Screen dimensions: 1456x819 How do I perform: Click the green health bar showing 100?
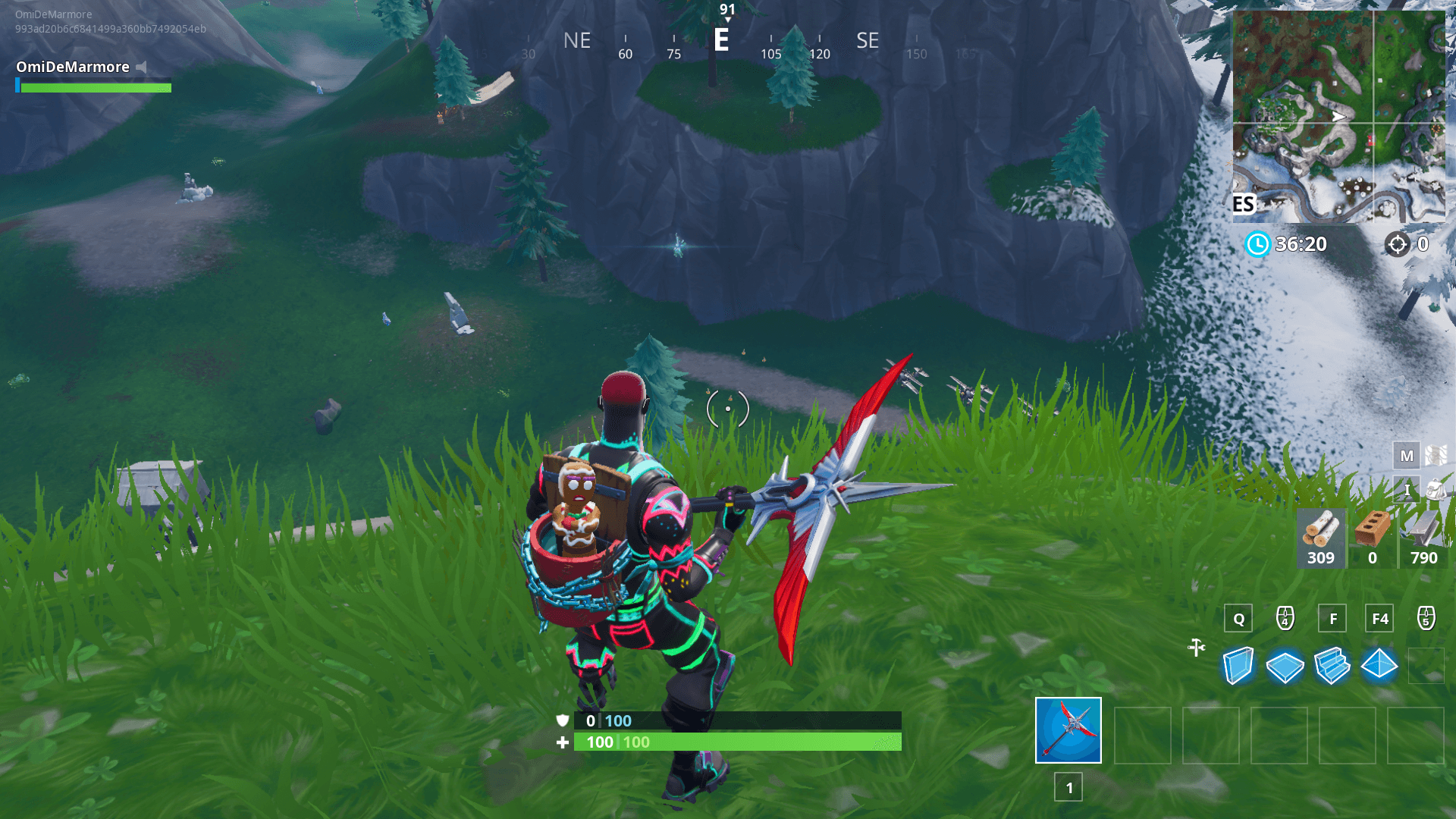736,742
